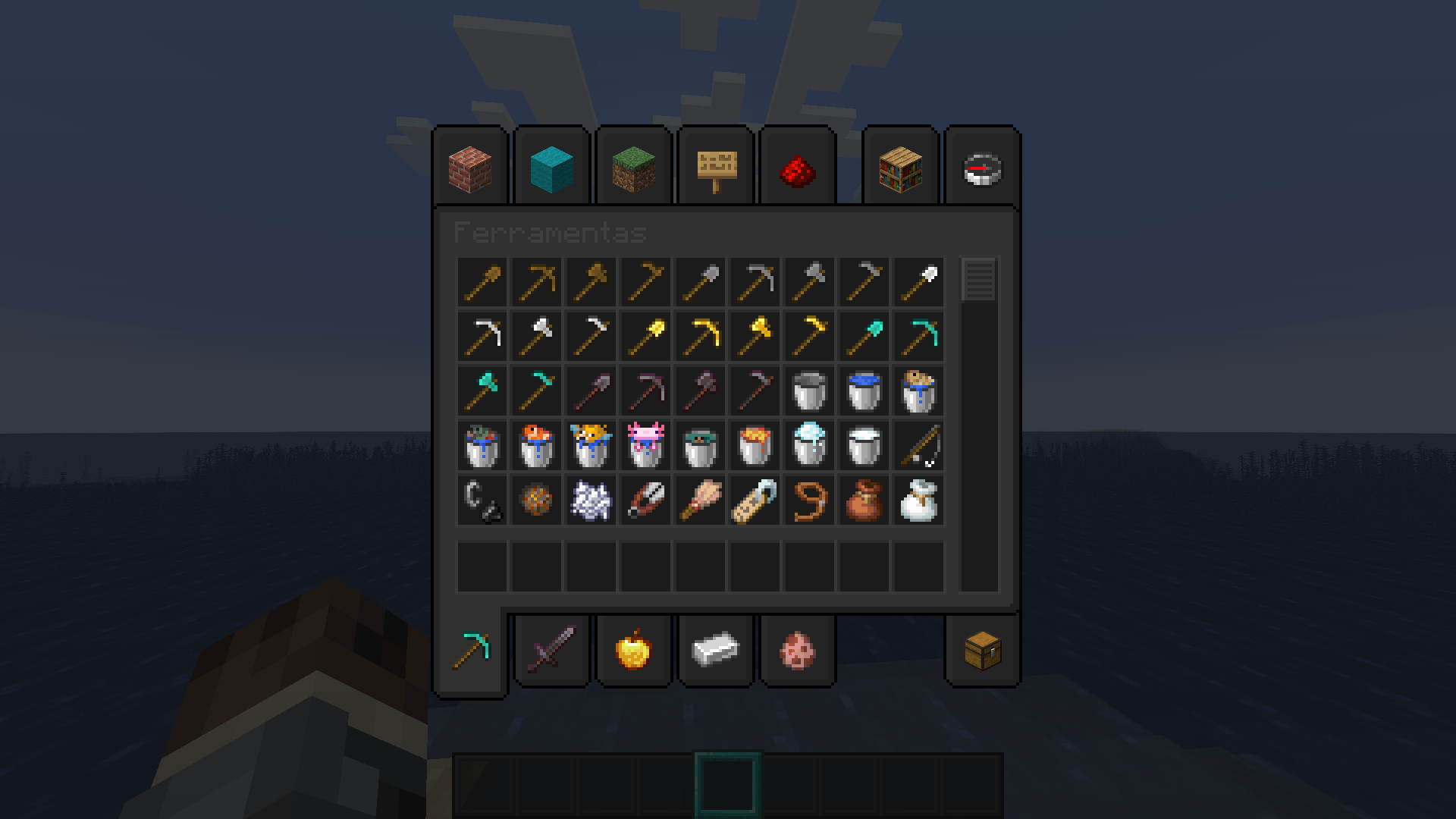Grab the name tag item
The height and width of the screenshot is (819, 1456).
753,500
